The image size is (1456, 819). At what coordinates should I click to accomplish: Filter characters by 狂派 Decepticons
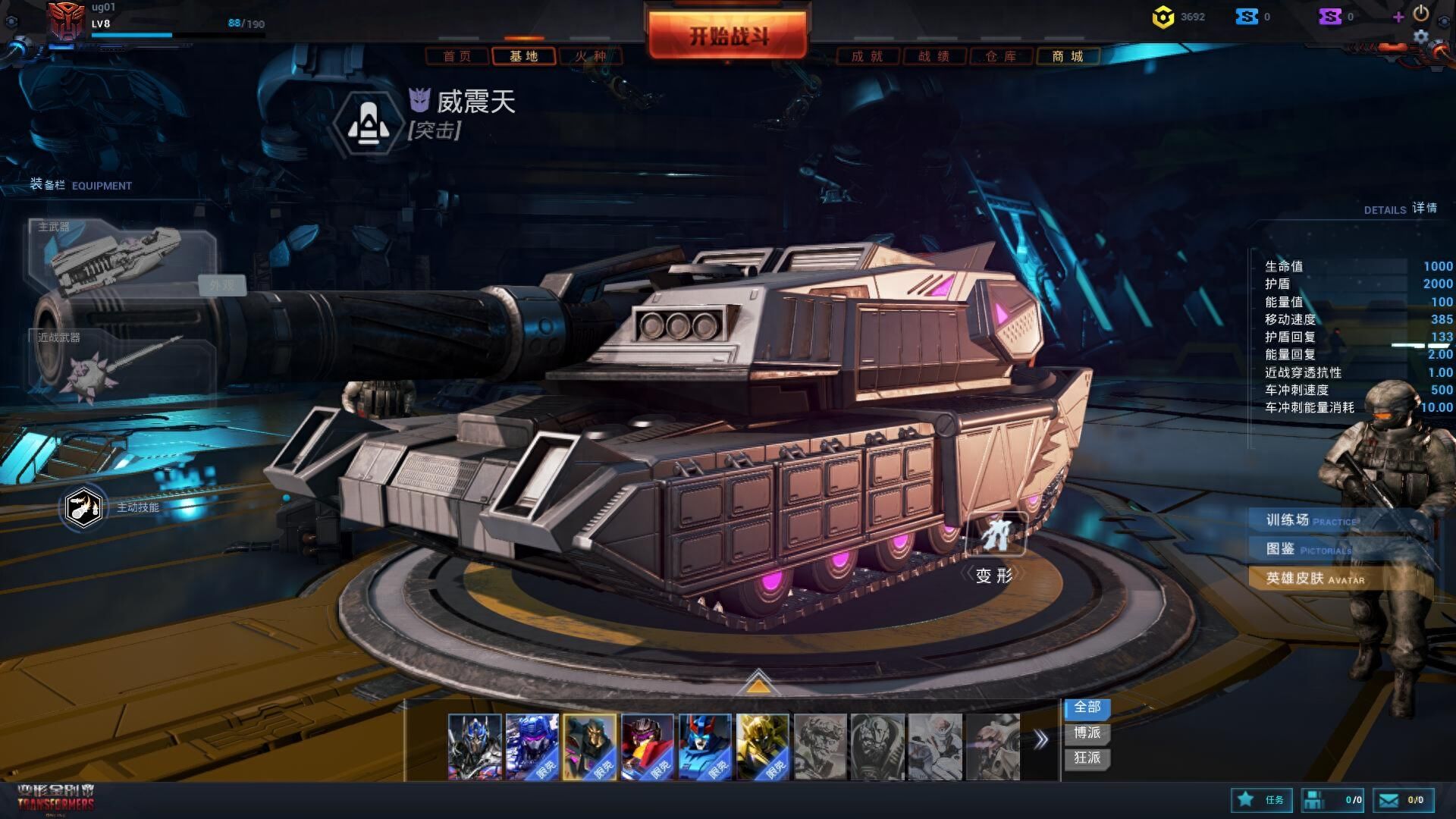pyautogui.click(x=1087, y=758)
